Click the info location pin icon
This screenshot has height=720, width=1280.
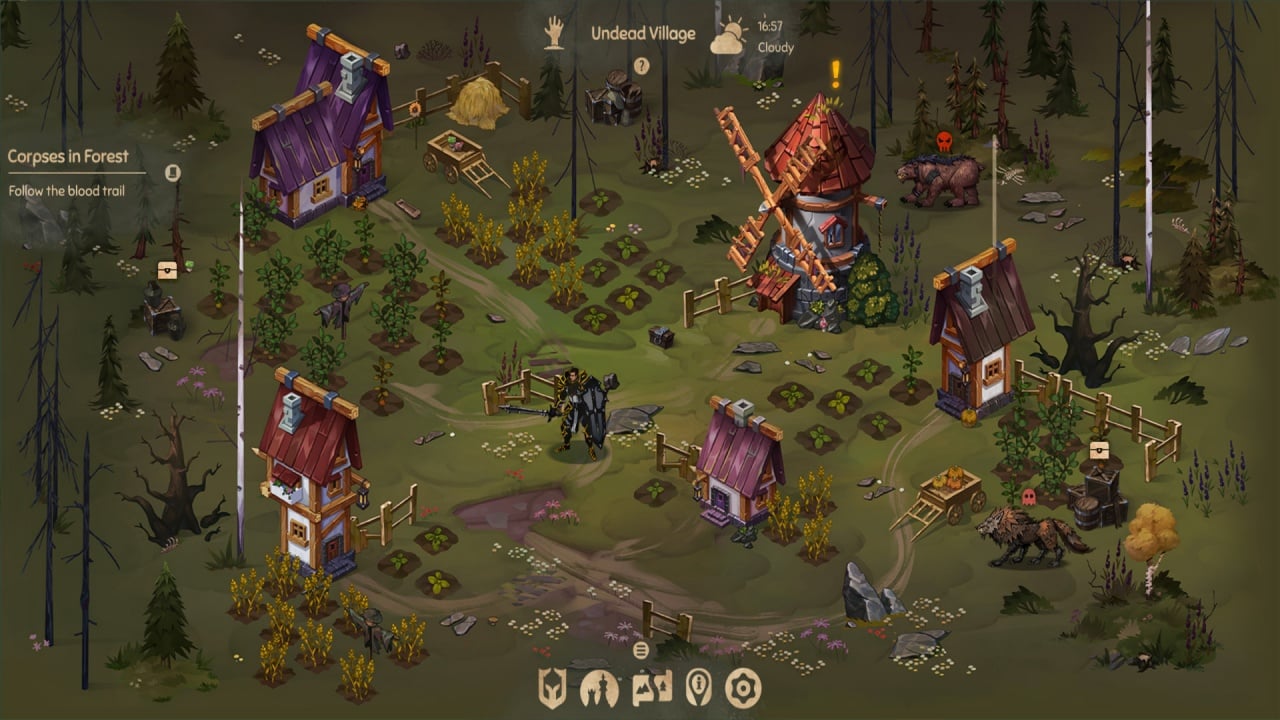pyautogui.click(x=699, y=688)
